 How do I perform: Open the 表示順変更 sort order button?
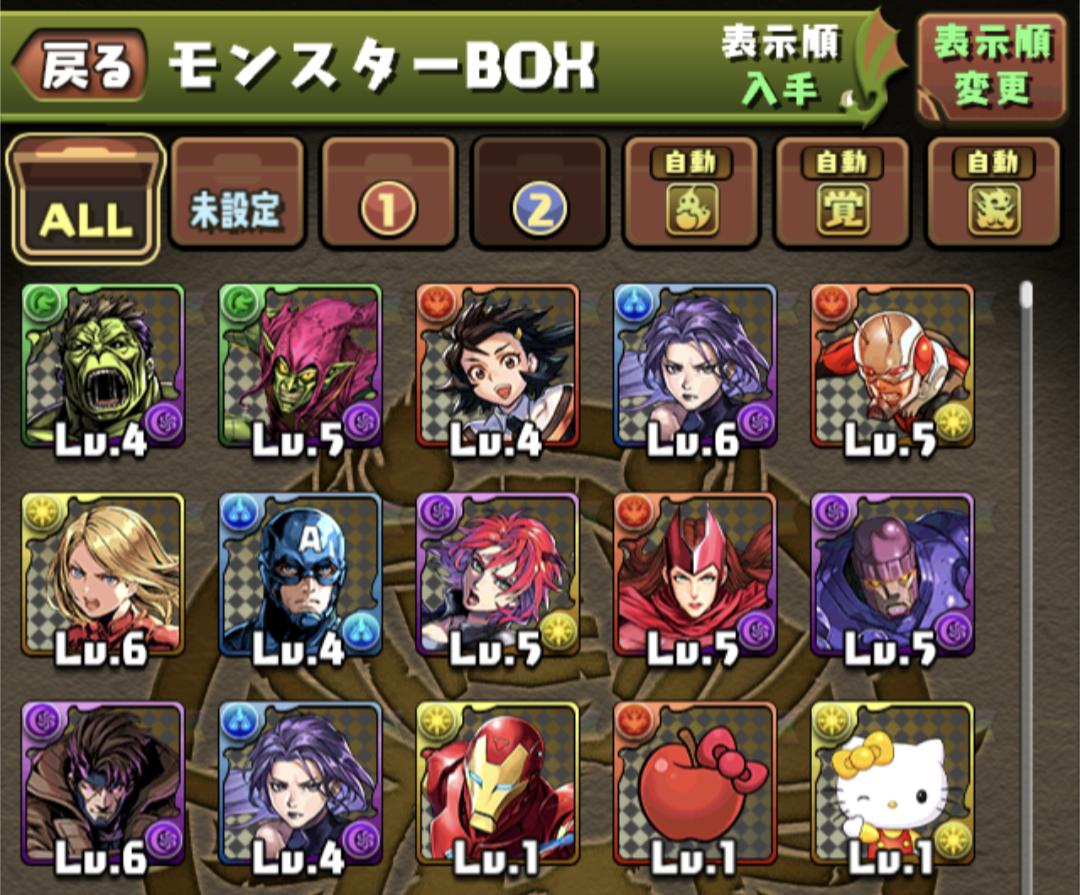coord(991,67)
